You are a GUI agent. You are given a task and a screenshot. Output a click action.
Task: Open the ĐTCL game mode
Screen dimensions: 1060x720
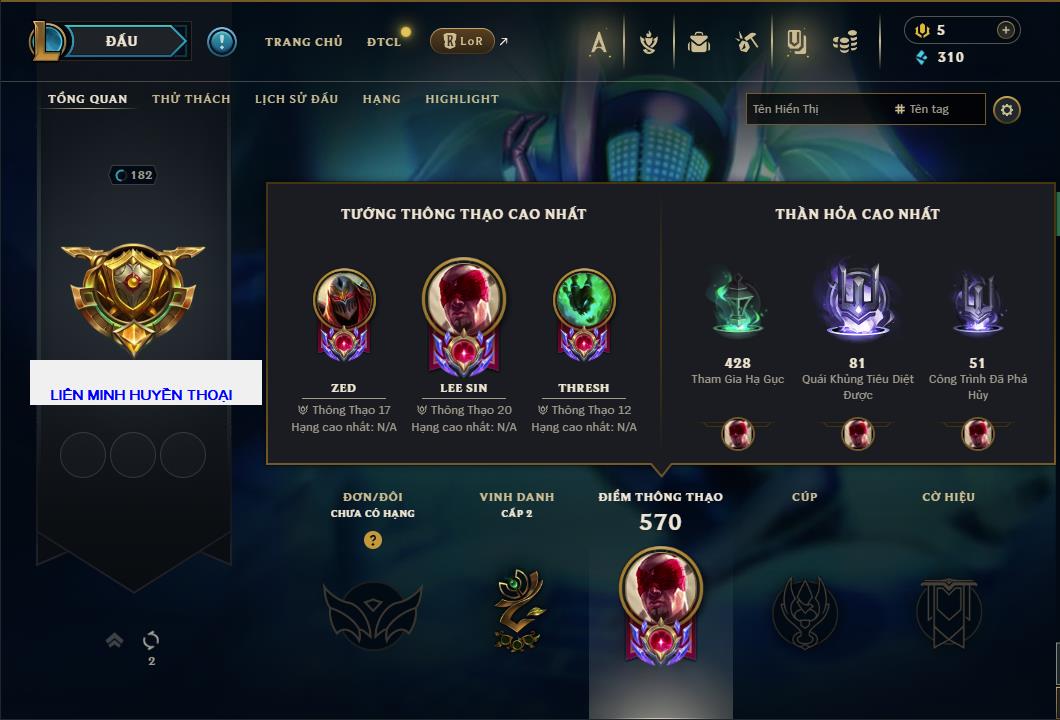384,42
